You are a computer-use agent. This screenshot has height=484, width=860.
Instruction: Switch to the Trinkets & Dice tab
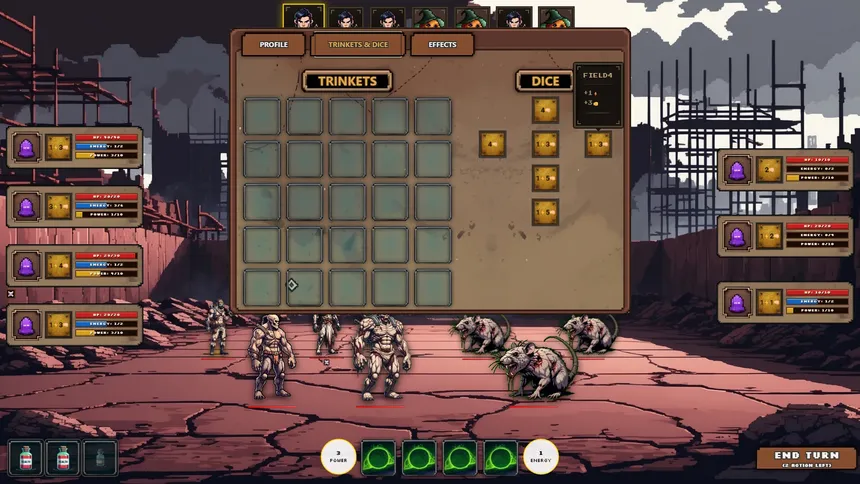358,45
